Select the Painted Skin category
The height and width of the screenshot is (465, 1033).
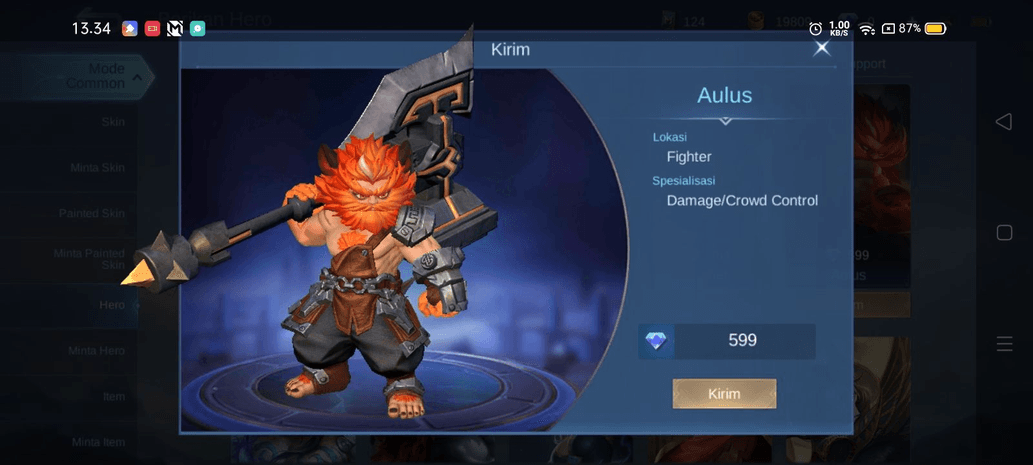coord(91,213)
